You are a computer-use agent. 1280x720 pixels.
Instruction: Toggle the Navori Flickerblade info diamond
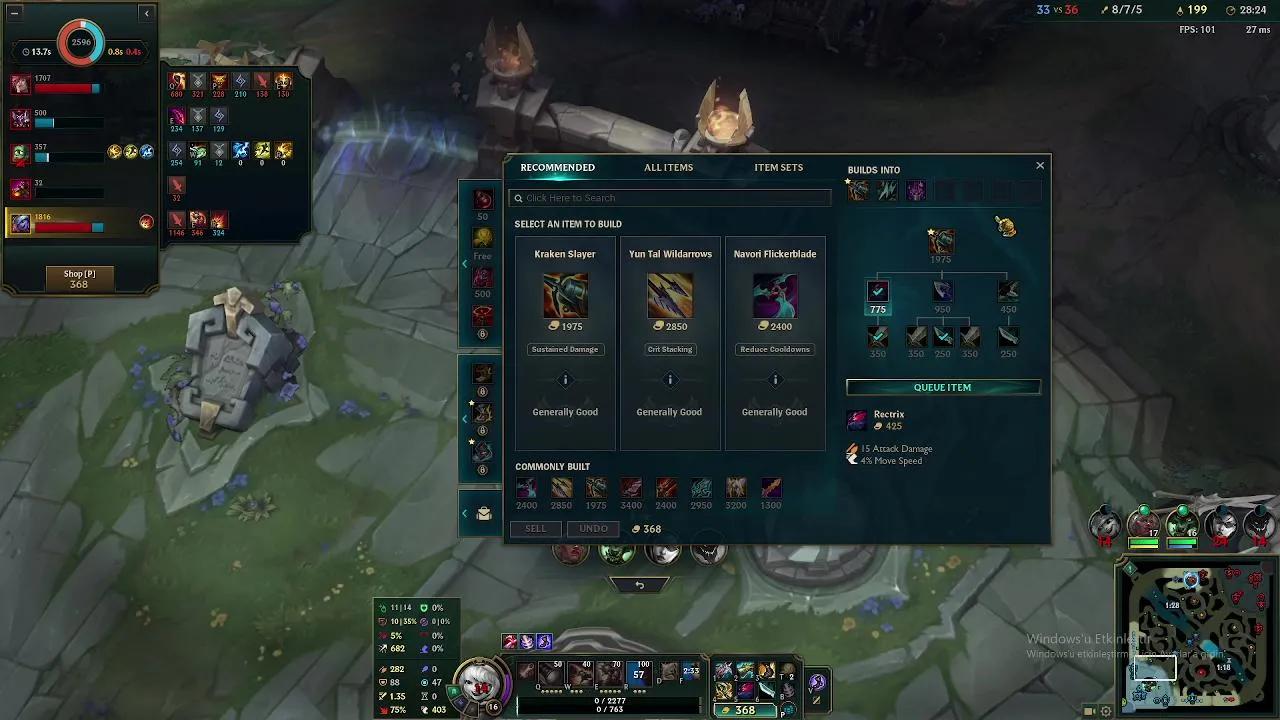click(x=775, y=380)
